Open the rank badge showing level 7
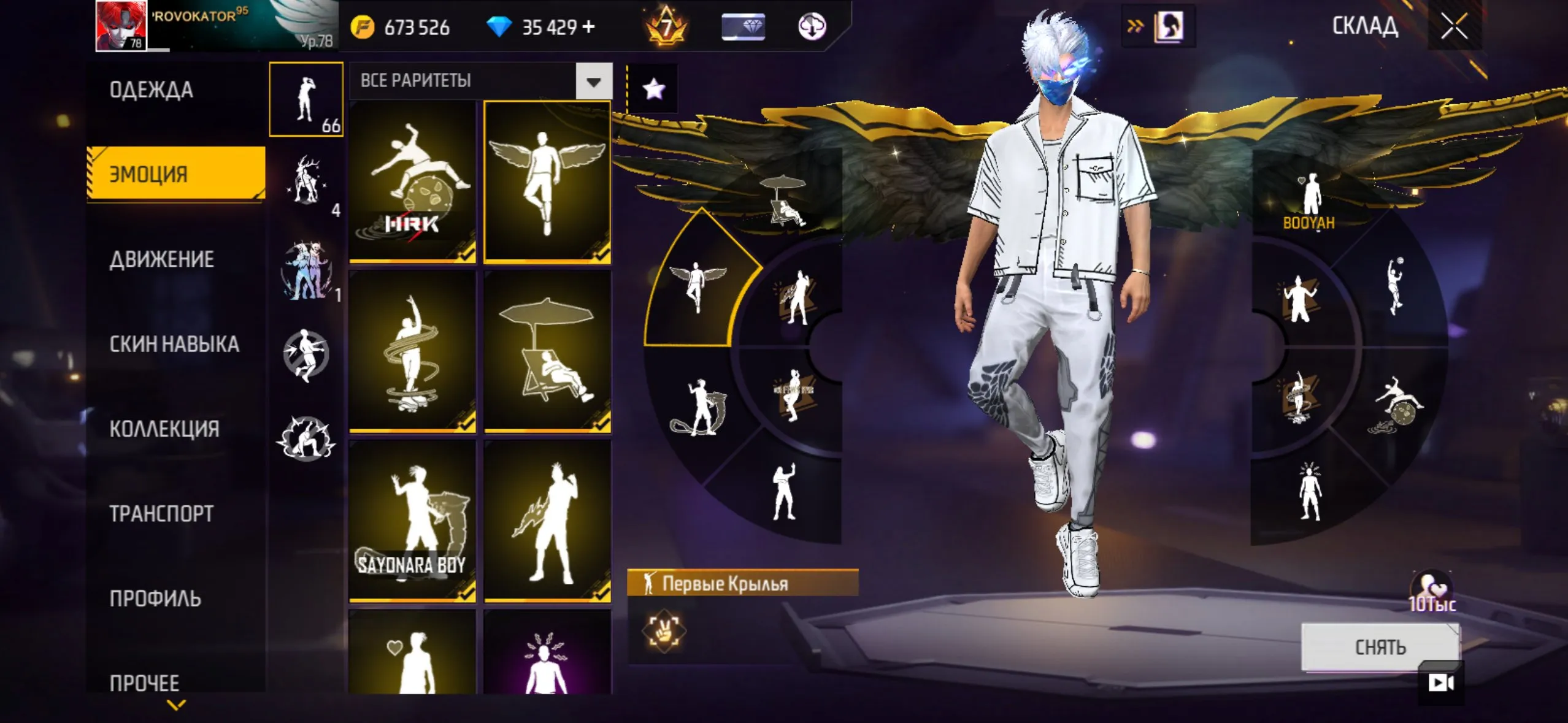Screen dimensions: 1568x723 pos(665,26)
